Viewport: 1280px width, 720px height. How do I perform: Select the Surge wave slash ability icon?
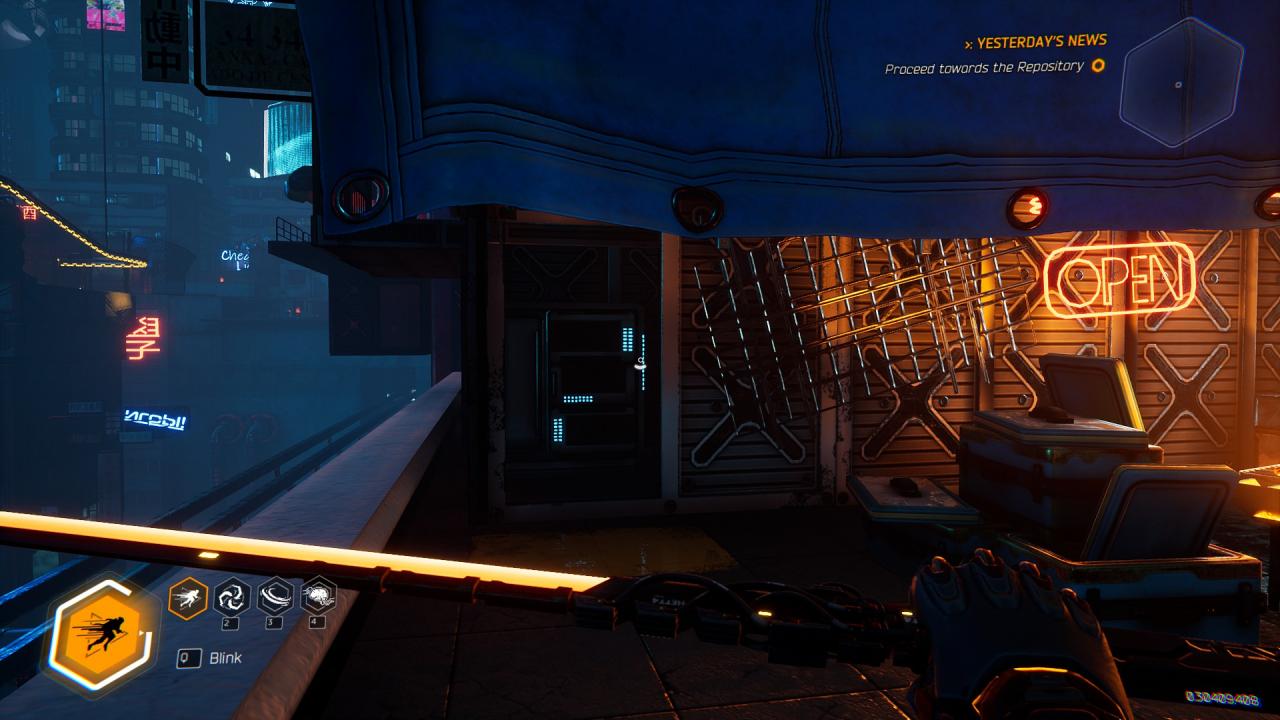[x=275, y=597]
